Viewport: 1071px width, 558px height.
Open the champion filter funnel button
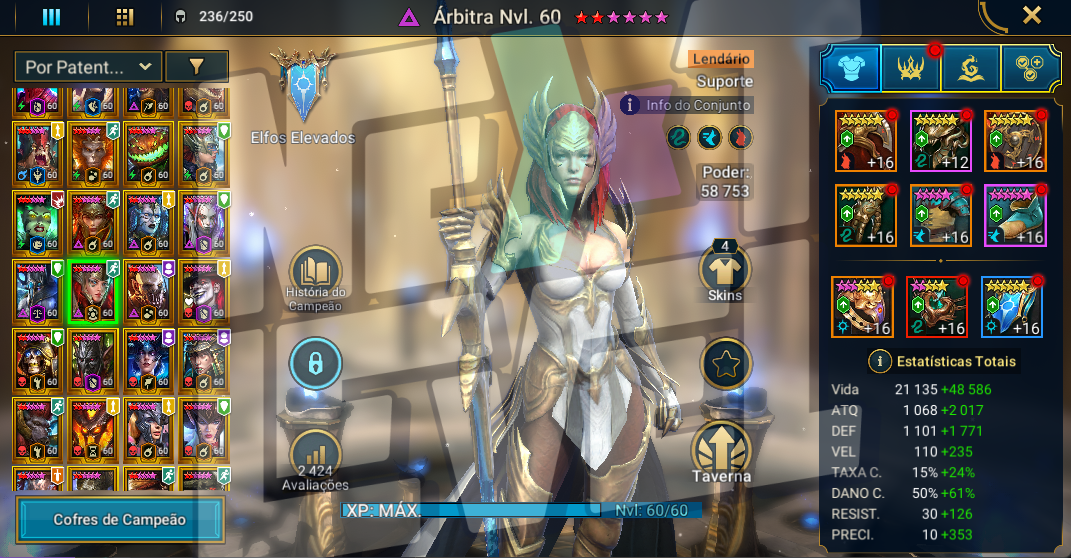pos(196,67)
